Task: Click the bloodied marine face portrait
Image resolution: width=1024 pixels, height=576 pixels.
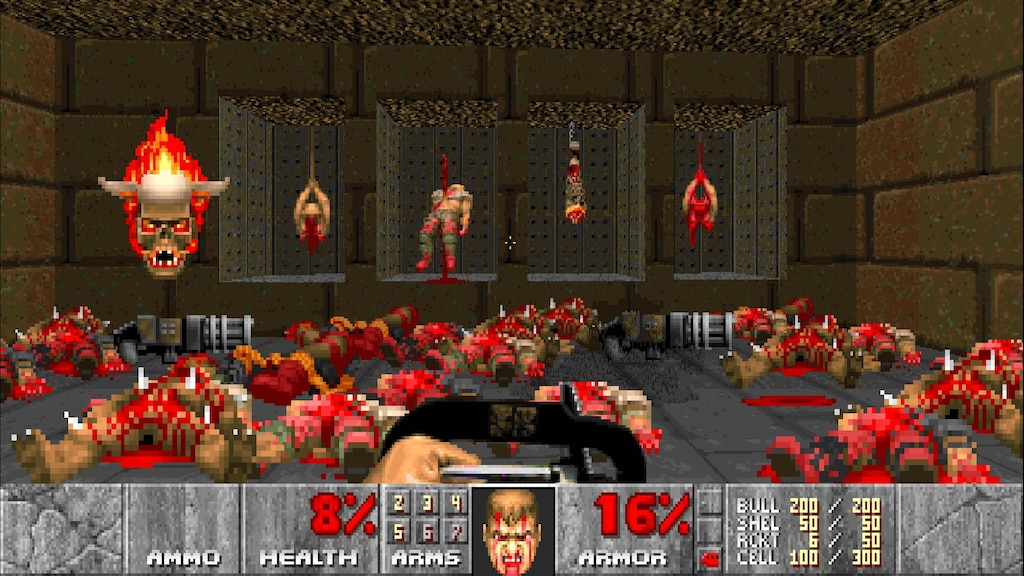Action: point(514,530)
